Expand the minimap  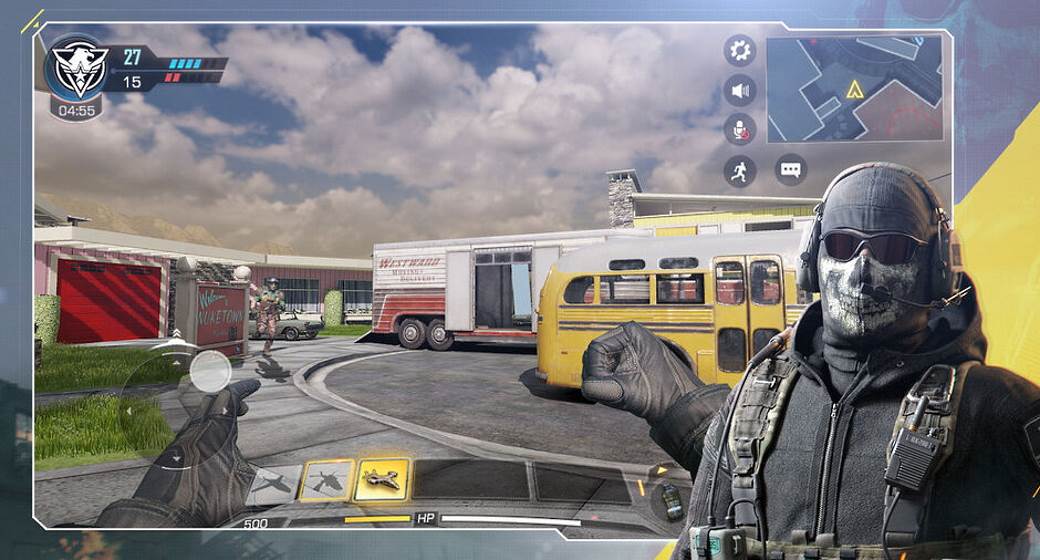855,89
